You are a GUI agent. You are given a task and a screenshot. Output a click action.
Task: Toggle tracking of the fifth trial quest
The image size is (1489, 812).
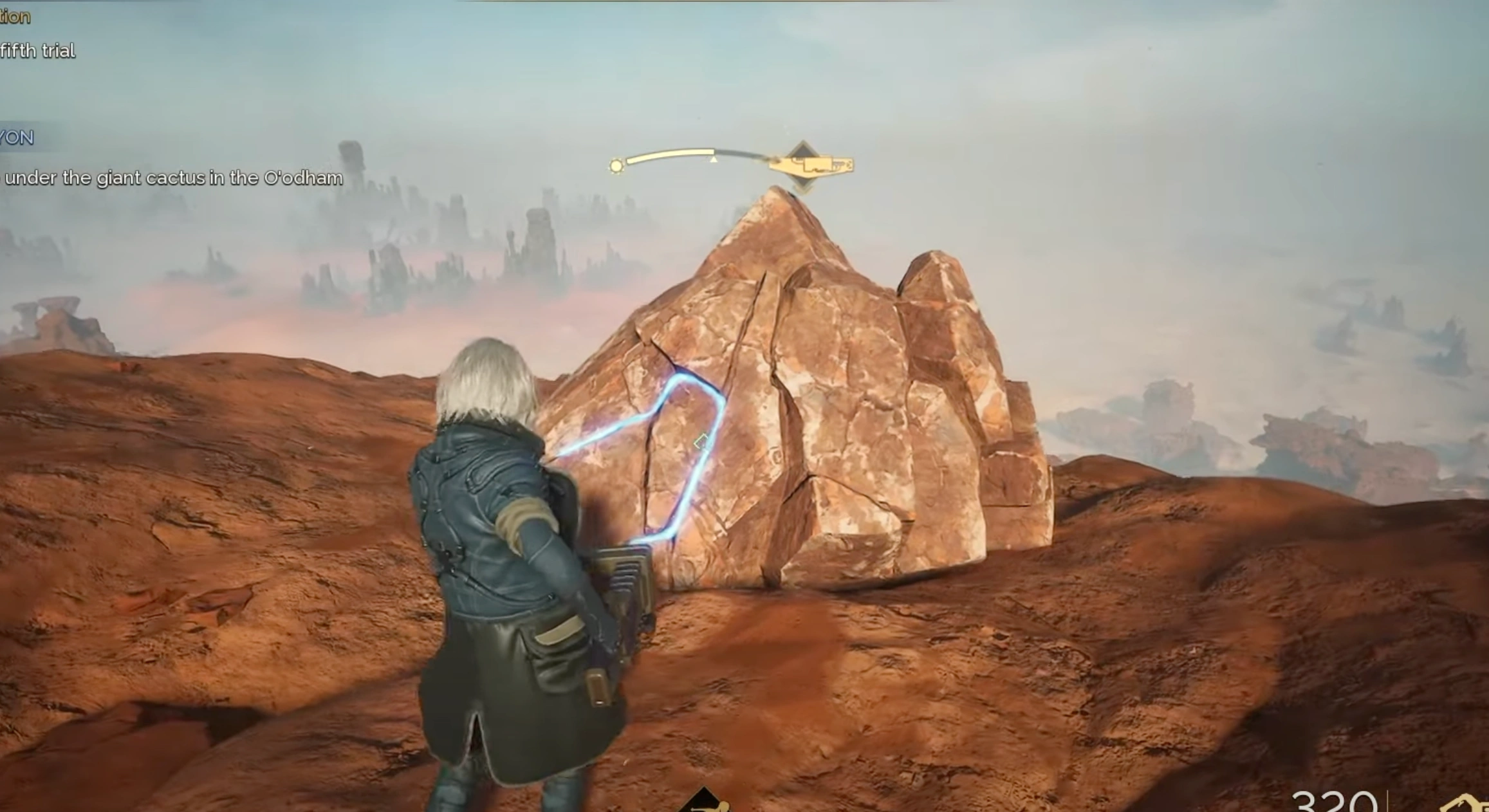39,49
